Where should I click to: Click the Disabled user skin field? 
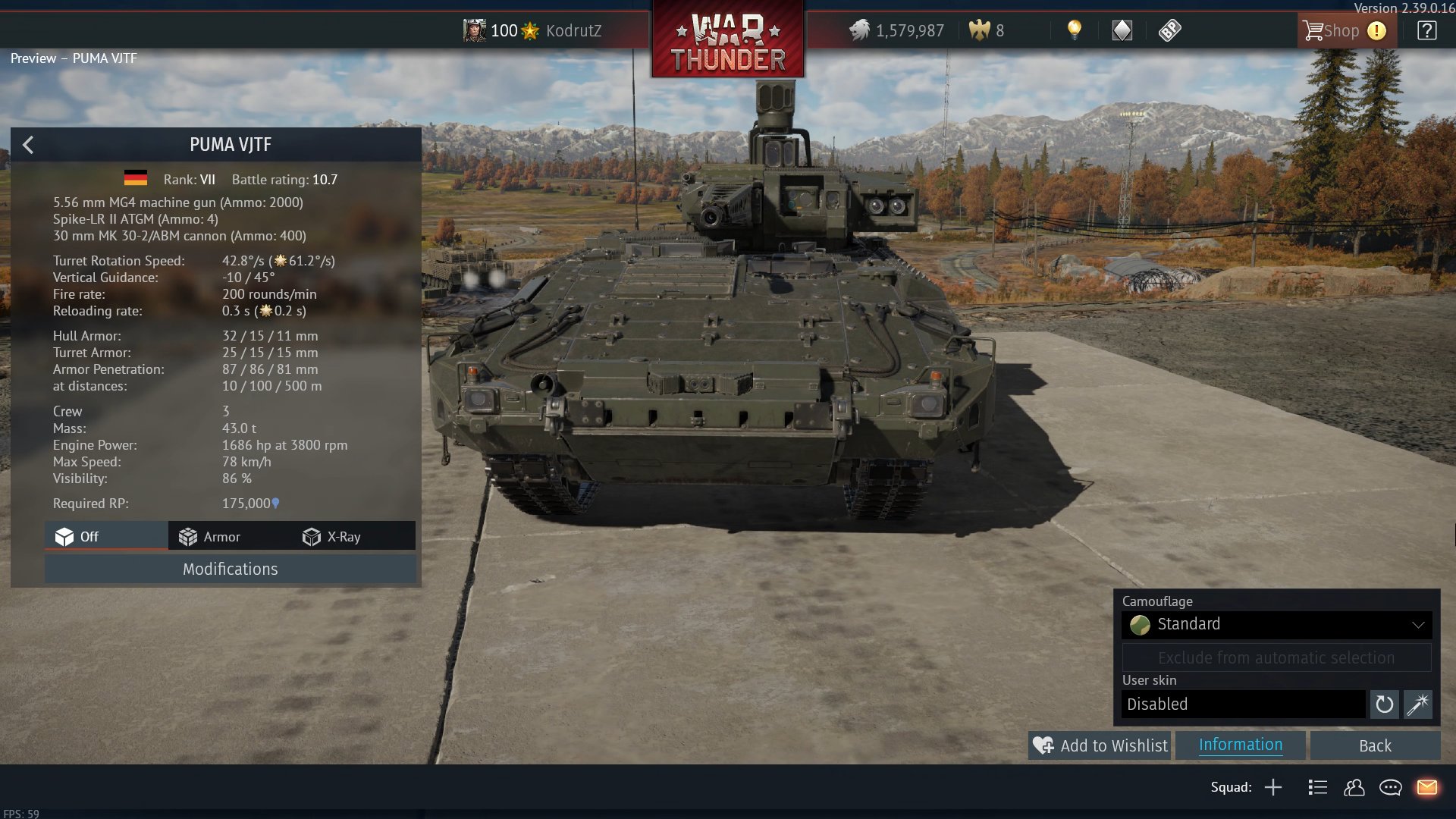1243,704
